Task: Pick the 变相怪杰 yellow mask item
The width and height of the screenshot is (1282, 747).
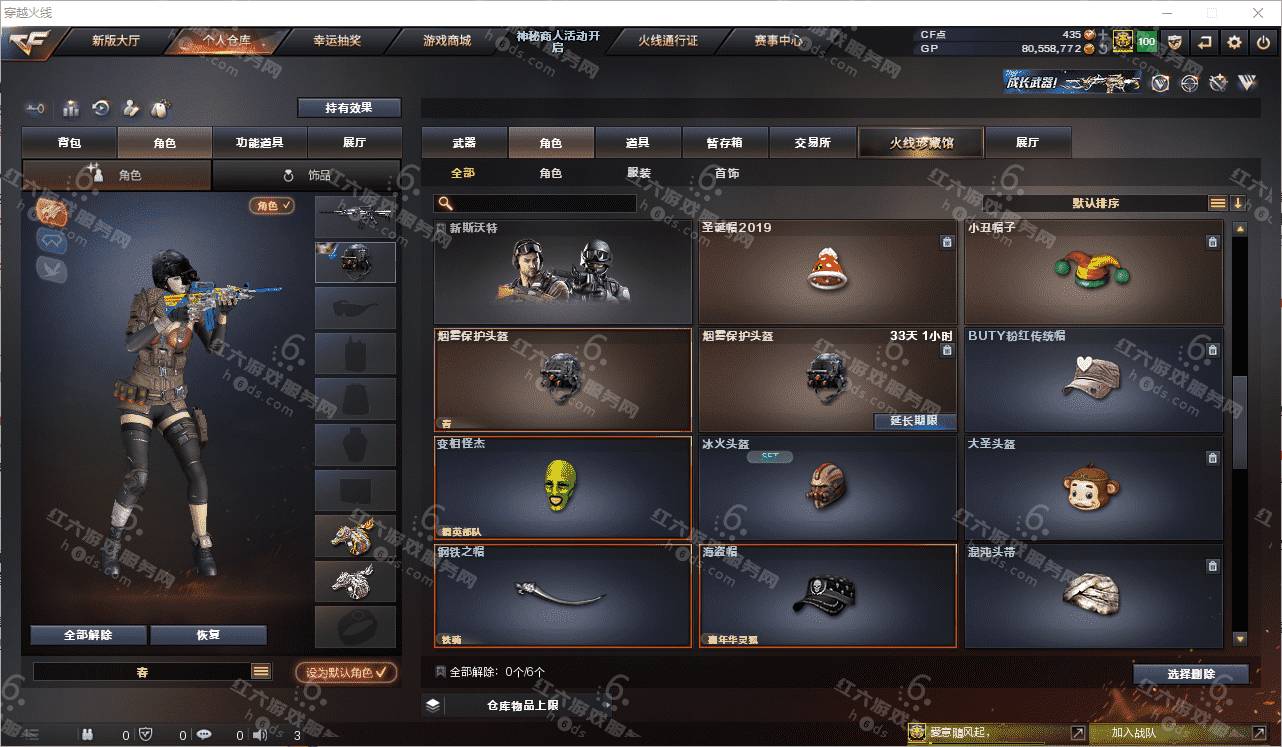Action: coord(562,488)
